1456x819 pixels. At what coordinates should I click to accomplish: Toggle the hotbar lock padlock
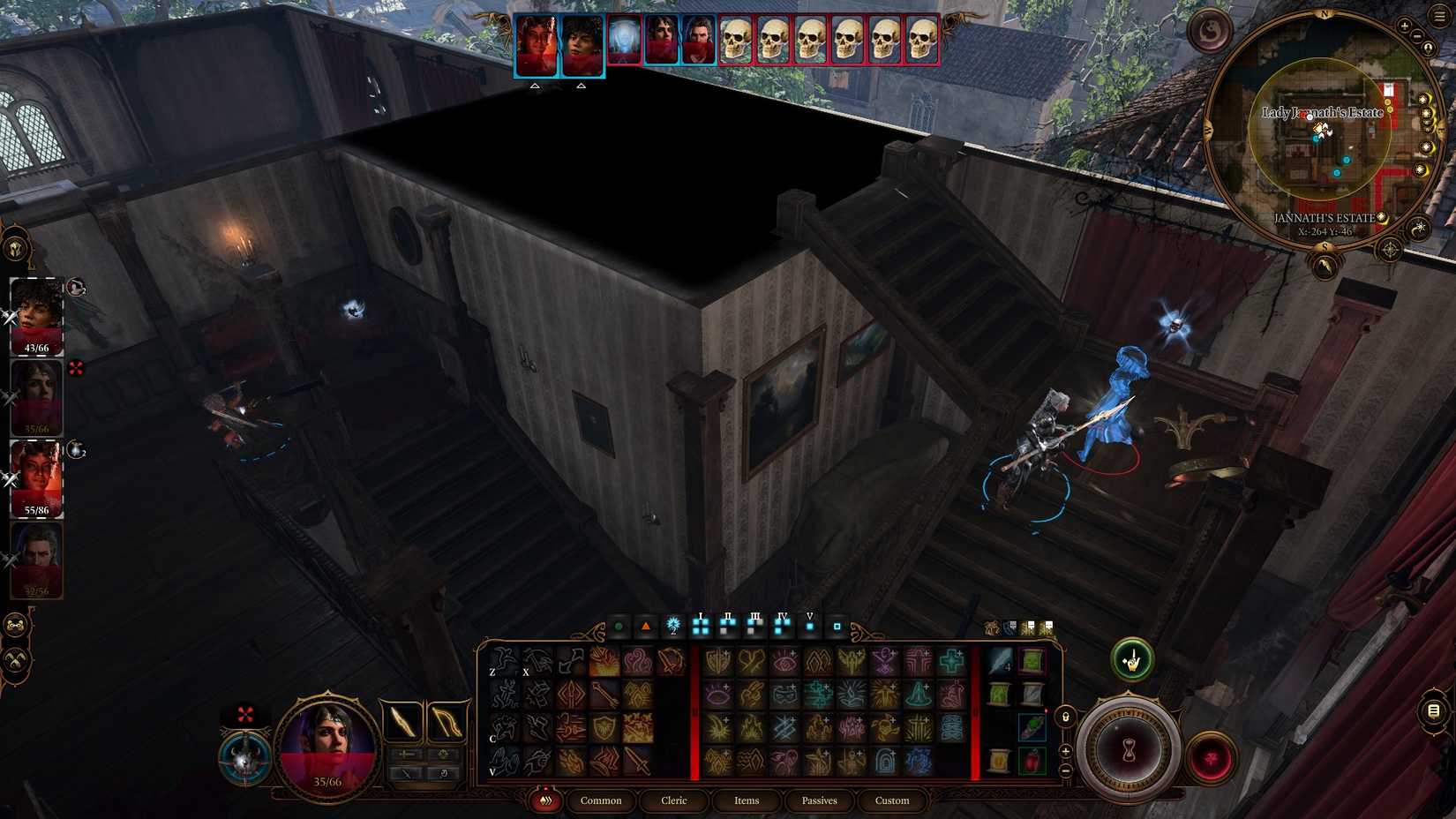click(1066, 718)
